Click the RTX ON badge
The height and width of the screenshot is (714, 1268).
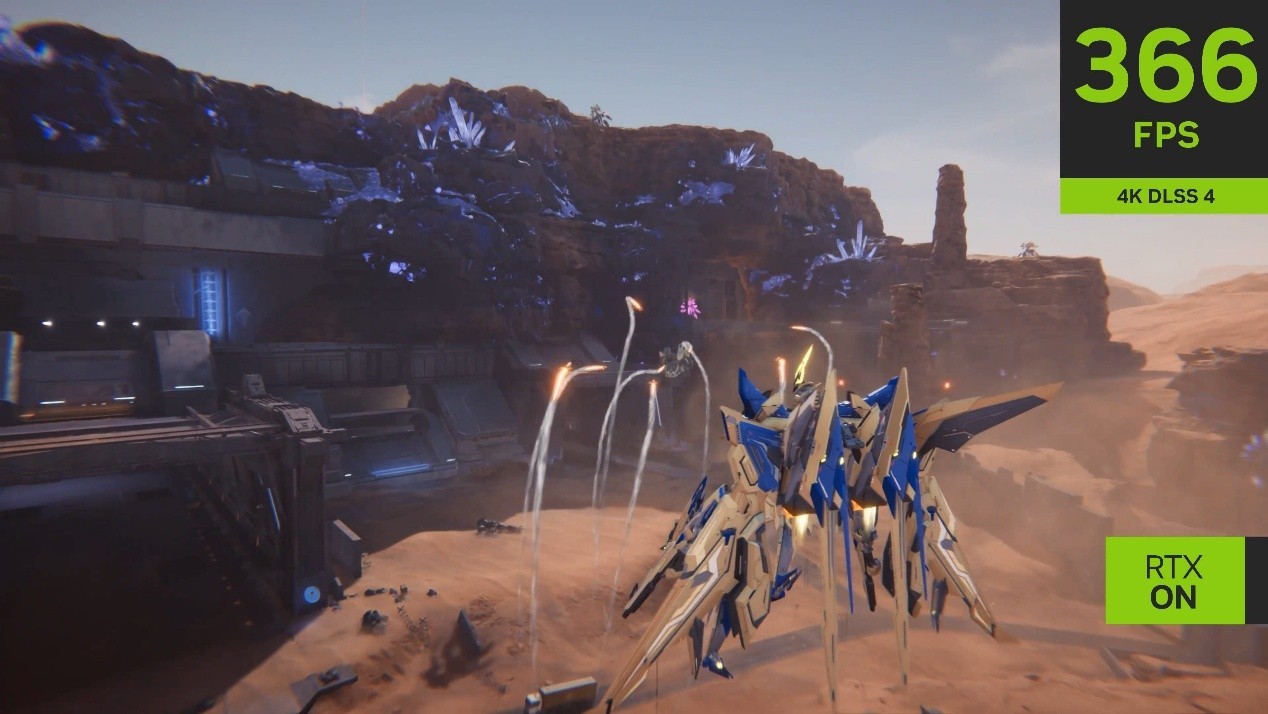pyautogui.click(x=1174, y=580)
